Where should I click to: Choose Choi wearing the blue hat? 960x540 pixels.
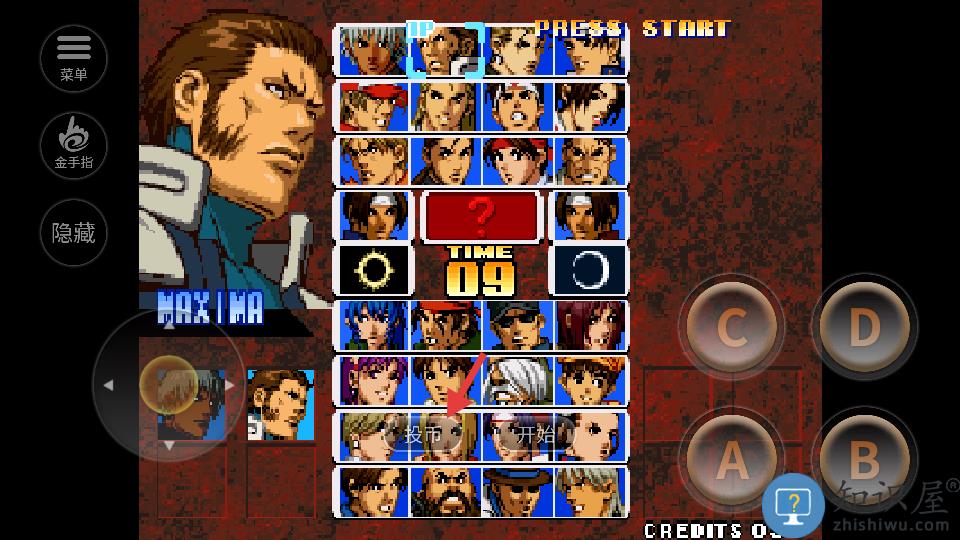518,491
